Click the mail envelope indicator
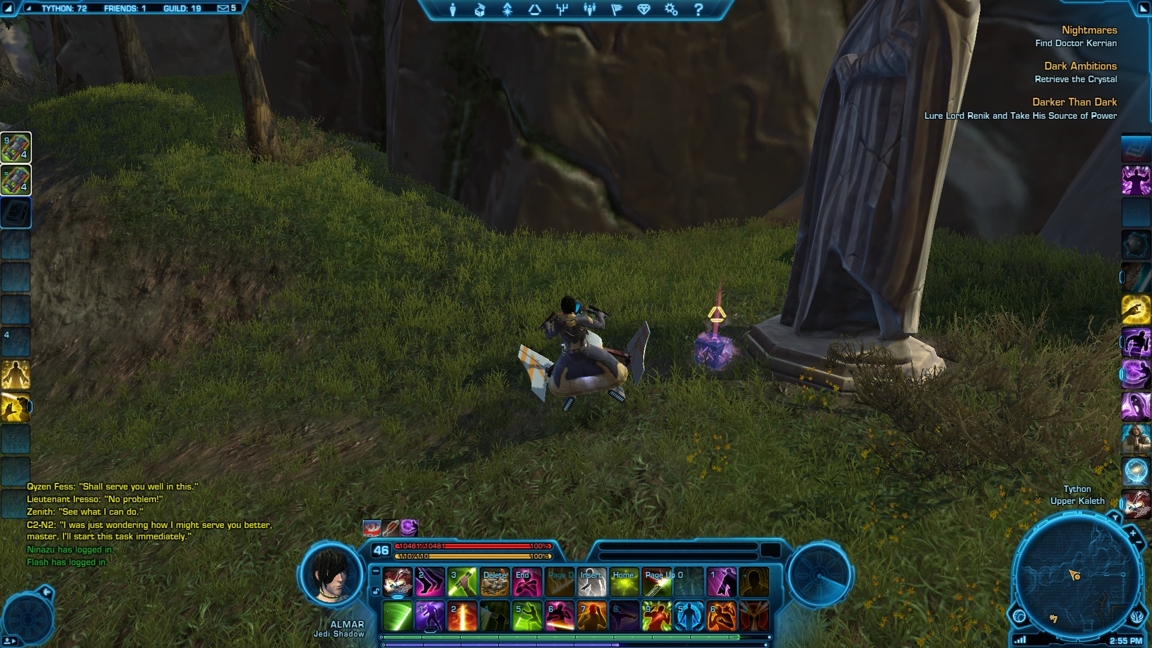Viewport: 1152px width, 648px height. 224,8
